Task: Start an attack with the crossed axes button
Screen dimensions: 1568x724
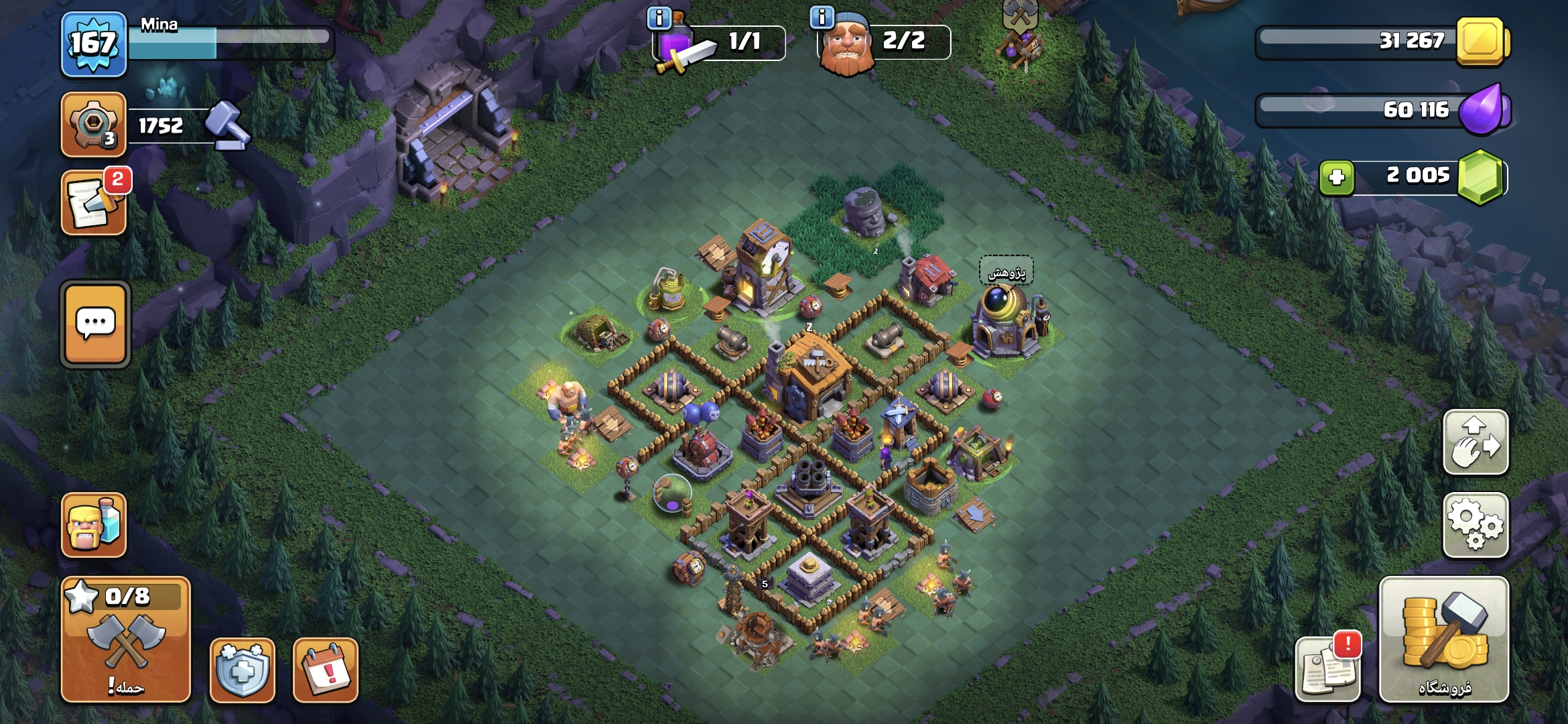Action: [126, 640]
